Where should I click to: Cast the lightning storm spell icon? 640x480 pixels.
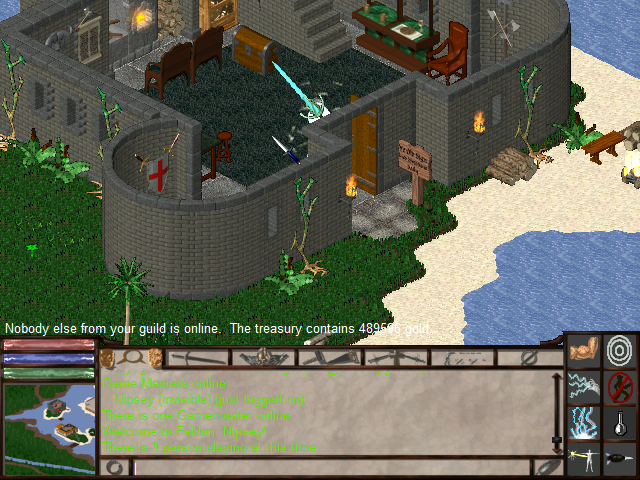tap(584, 422)
